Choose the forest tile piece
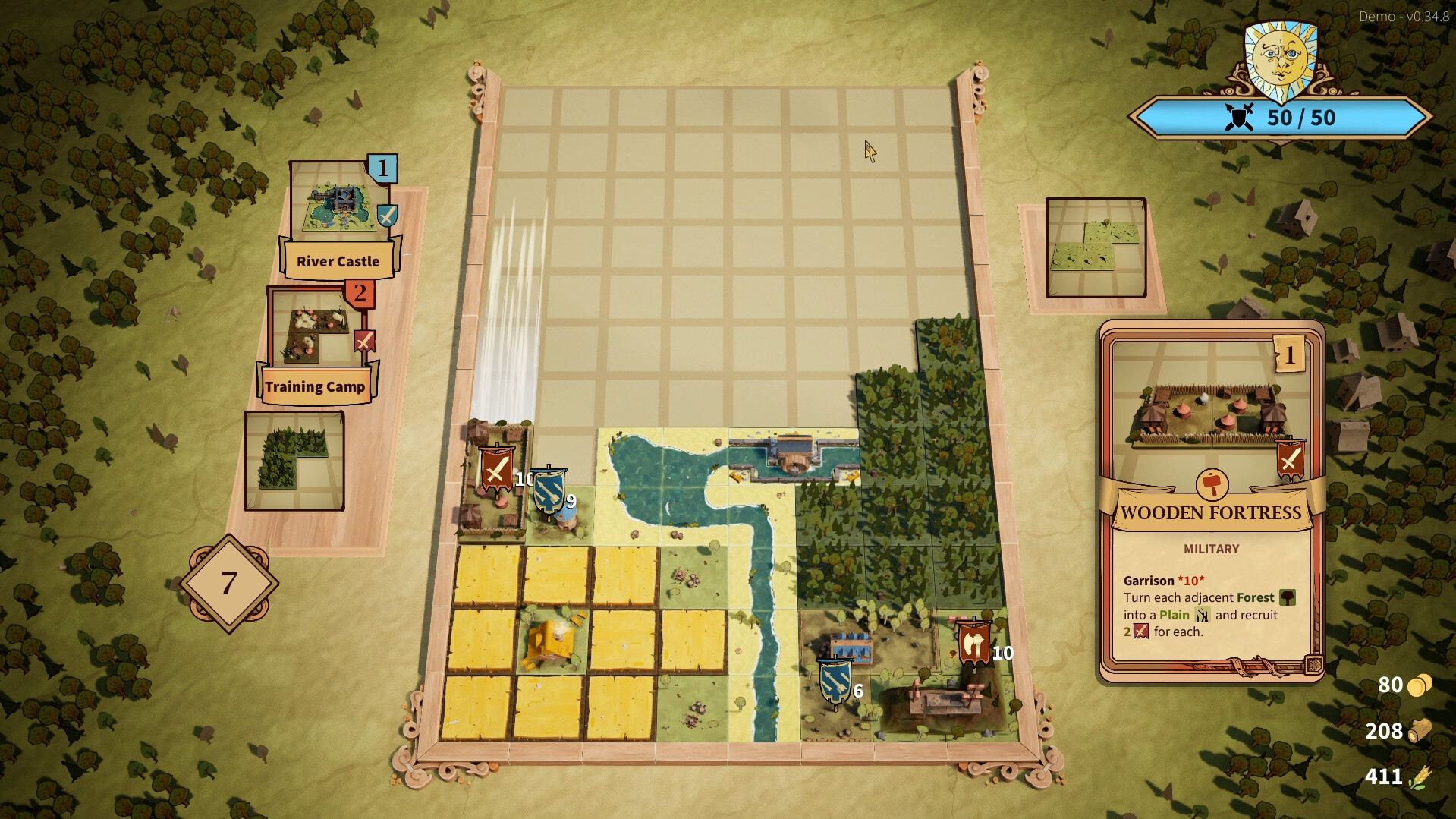Screen dimensions: 1456x819 pyautogui.click(x=294, y=461)
